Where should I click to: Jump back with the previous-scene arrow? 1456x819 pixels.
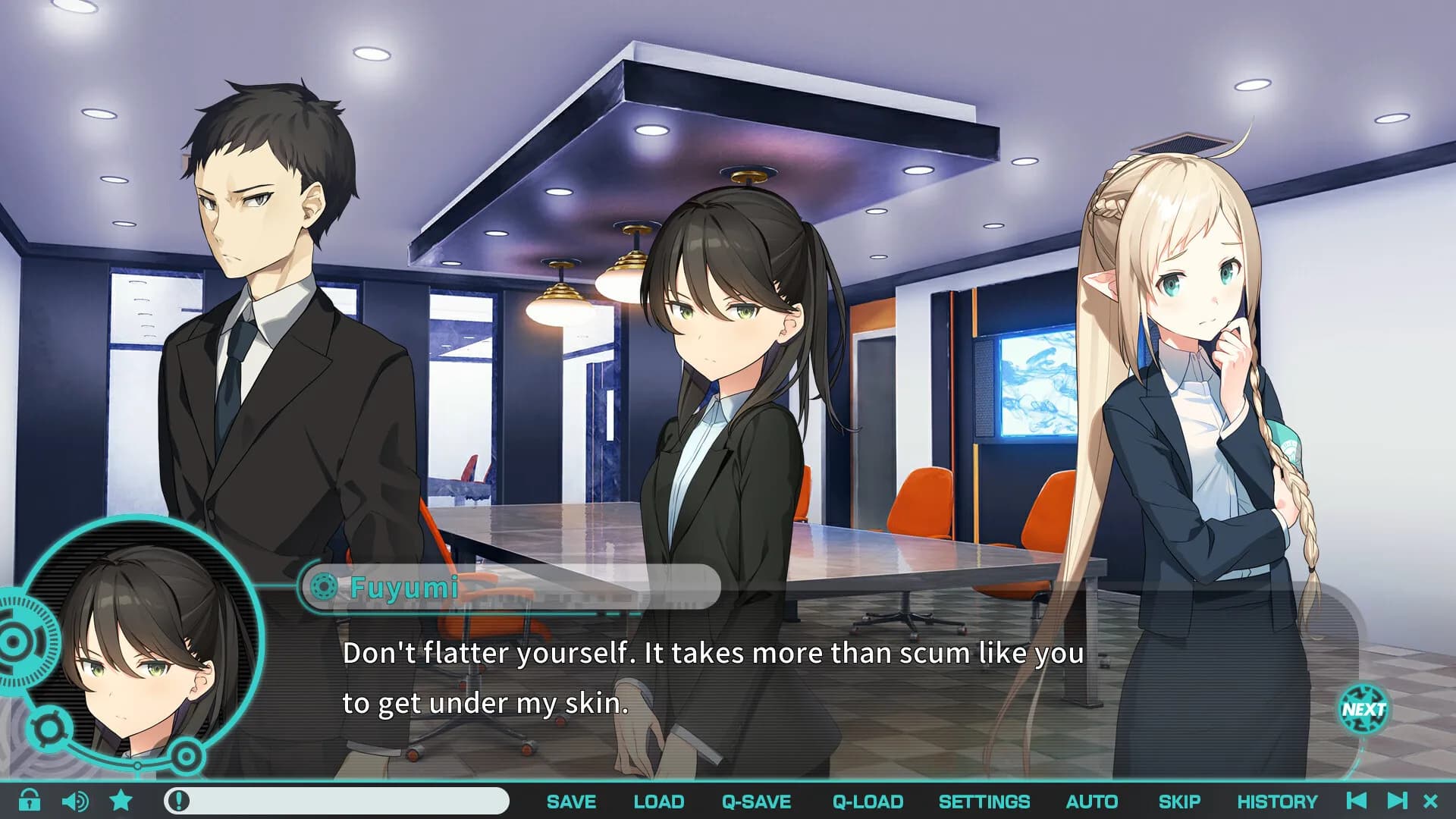[x=1357, y=800]
